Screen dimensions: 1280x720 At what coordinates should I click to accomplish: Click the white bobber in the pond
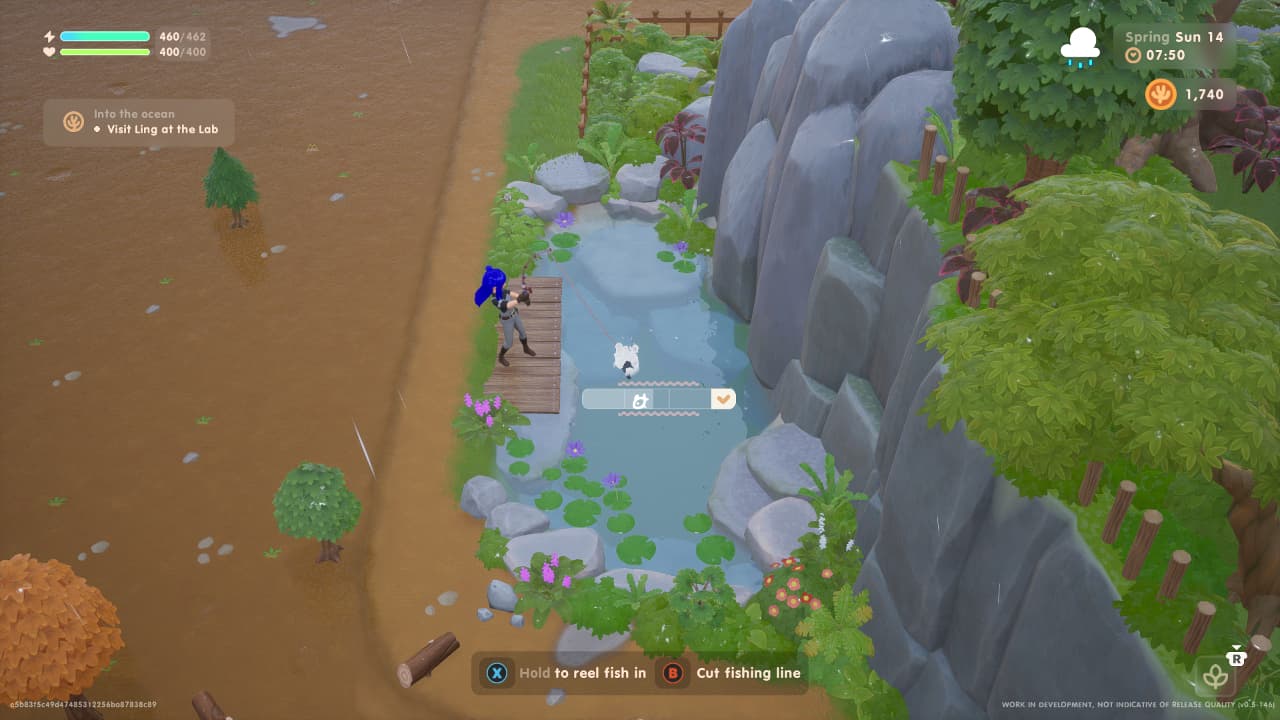(627, 358)
